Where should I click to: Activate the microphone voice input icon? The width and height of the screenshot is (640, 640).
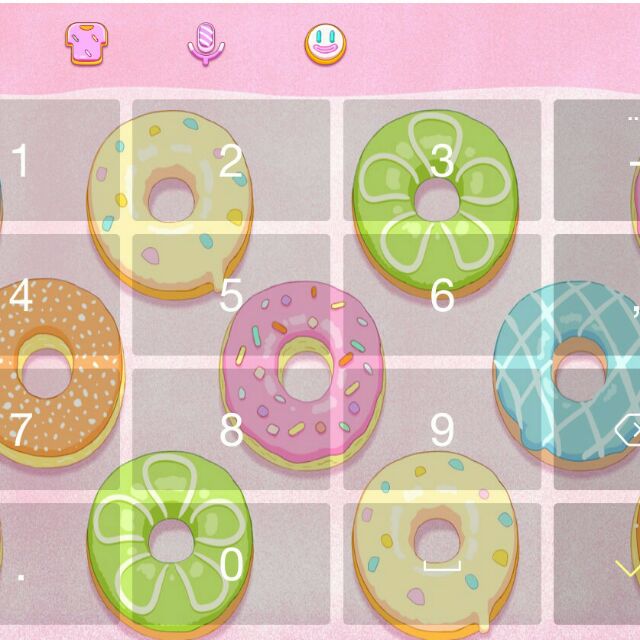(x=206, y=43)
